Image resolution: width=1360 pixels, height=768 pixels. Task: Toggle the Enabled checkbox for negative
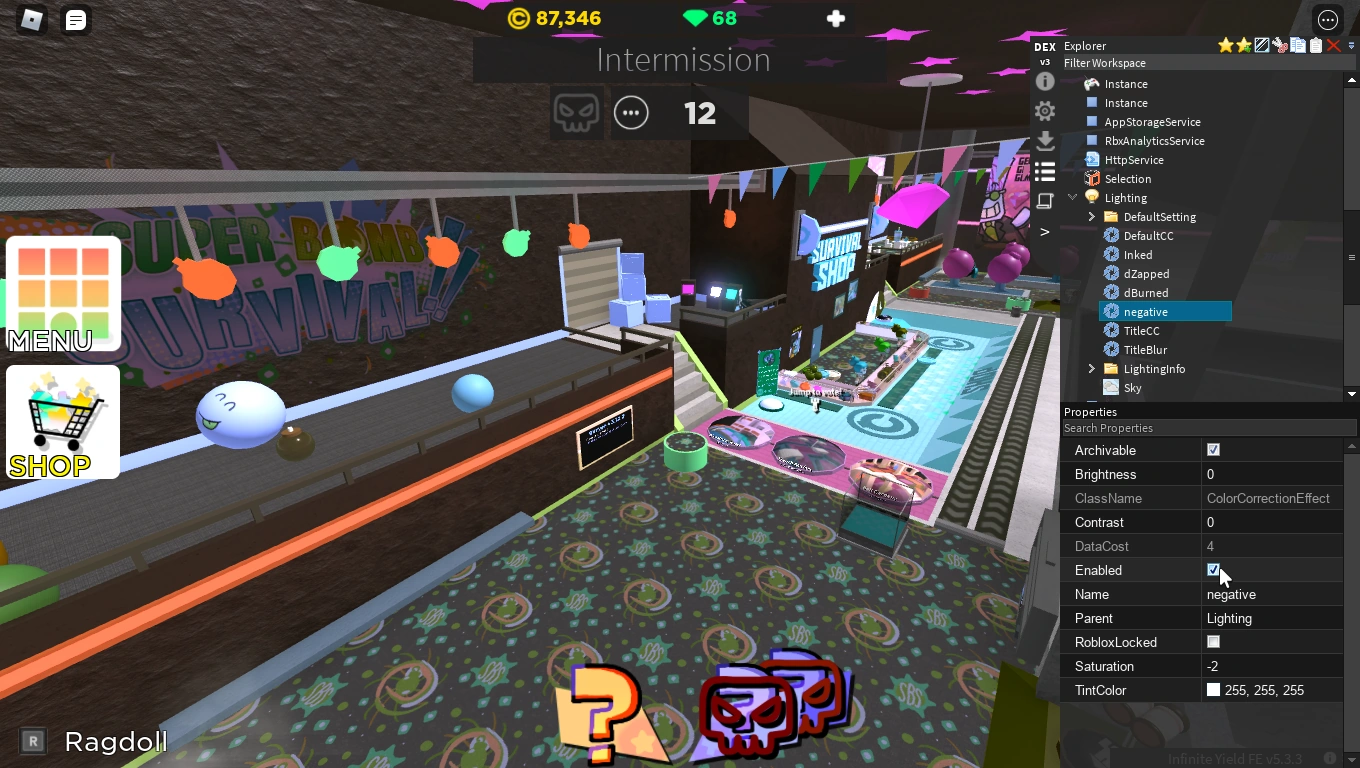(1213, 570)
